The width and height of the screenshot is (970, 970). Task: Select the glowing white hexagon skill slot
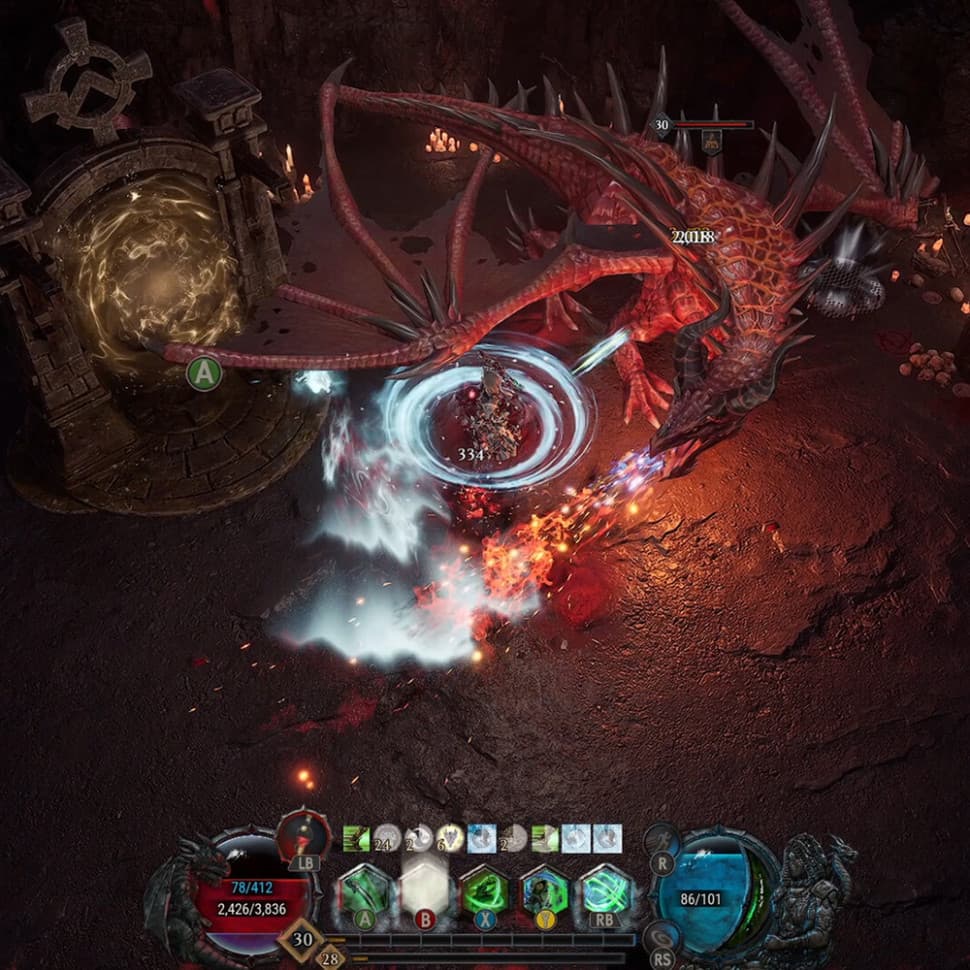pos(423,889)
